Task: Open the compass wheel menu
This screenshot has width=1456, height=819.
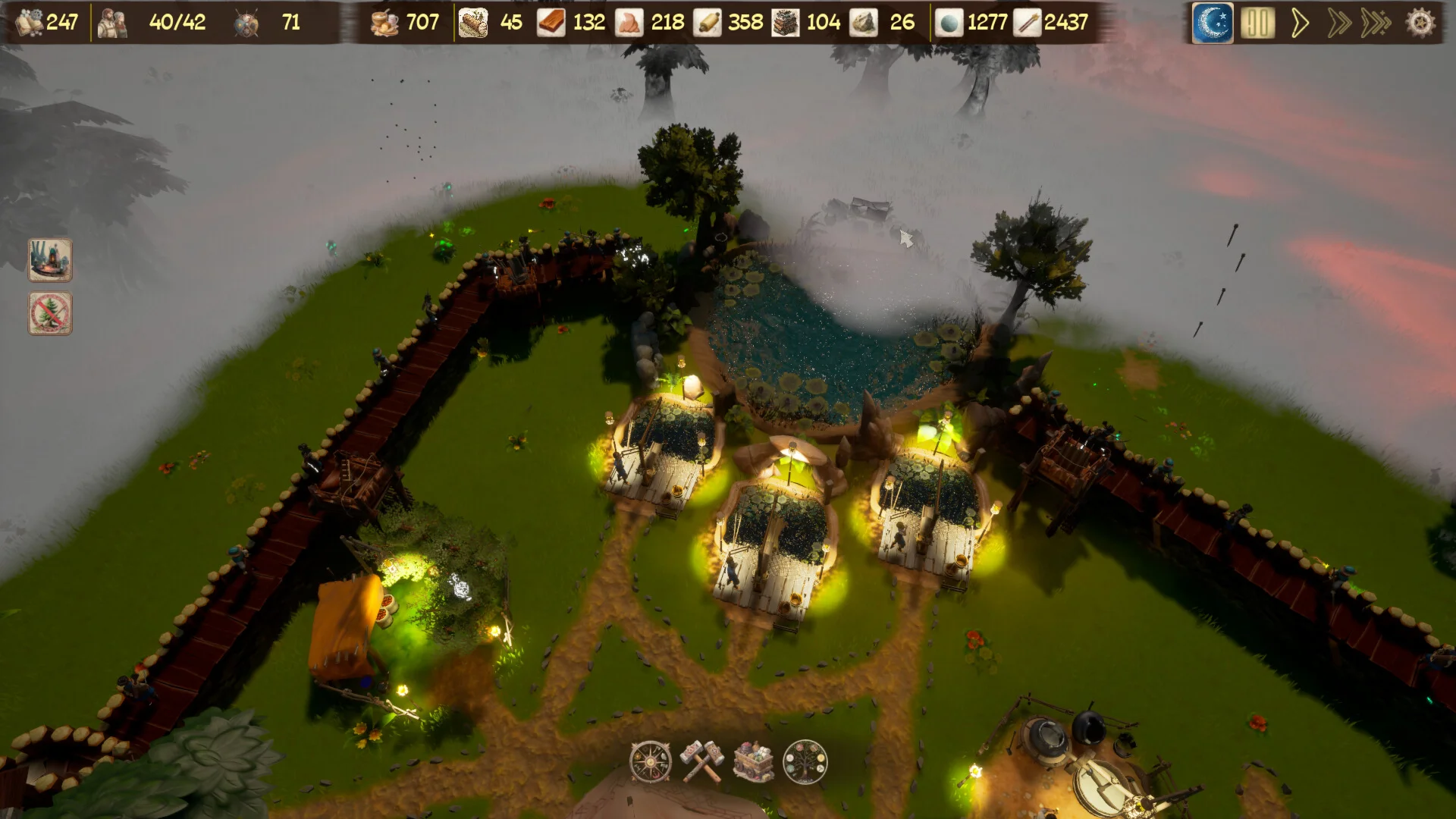Action: point(651,761)
